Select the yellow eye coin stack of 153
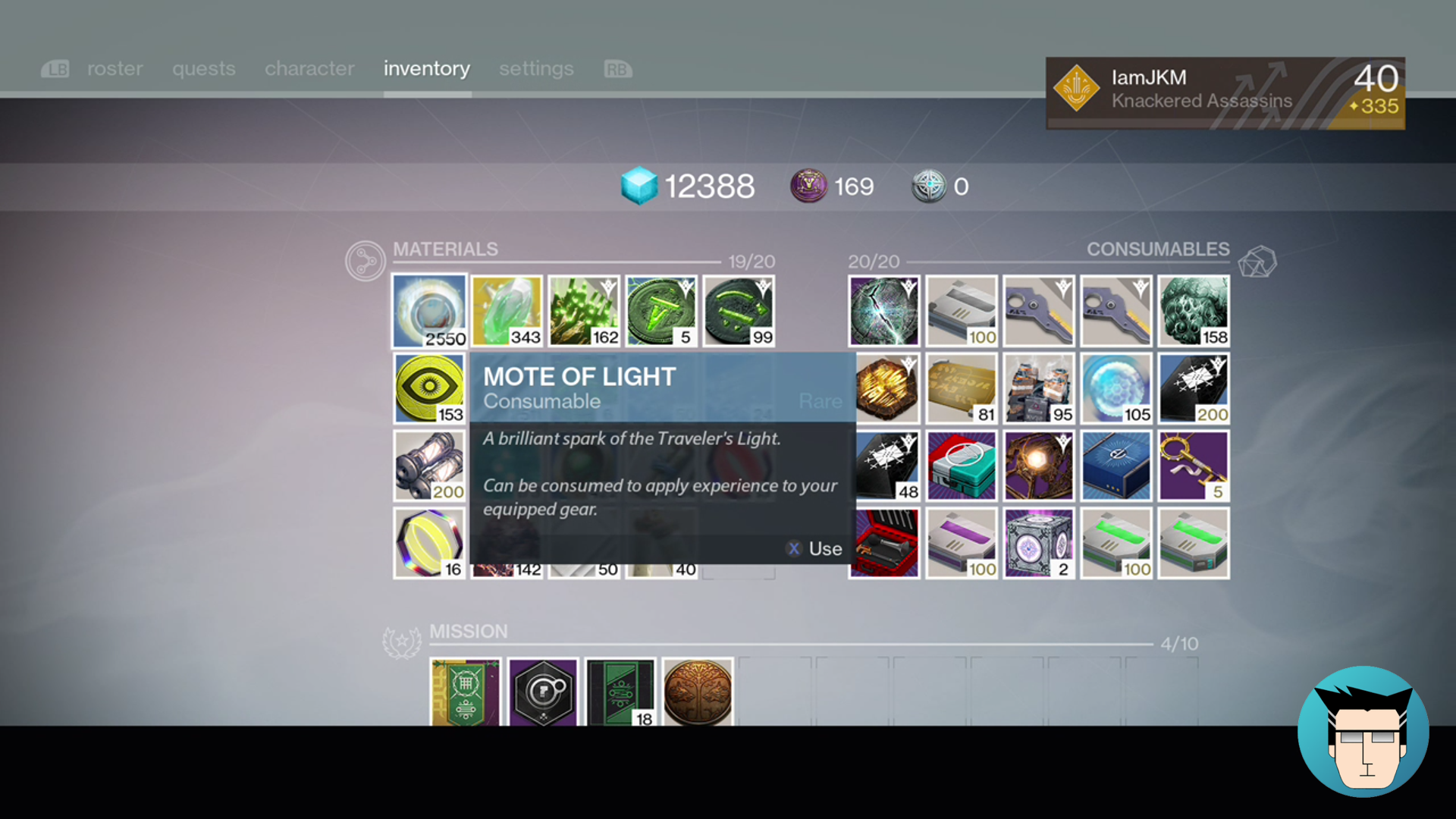 [x=429, y=389]
